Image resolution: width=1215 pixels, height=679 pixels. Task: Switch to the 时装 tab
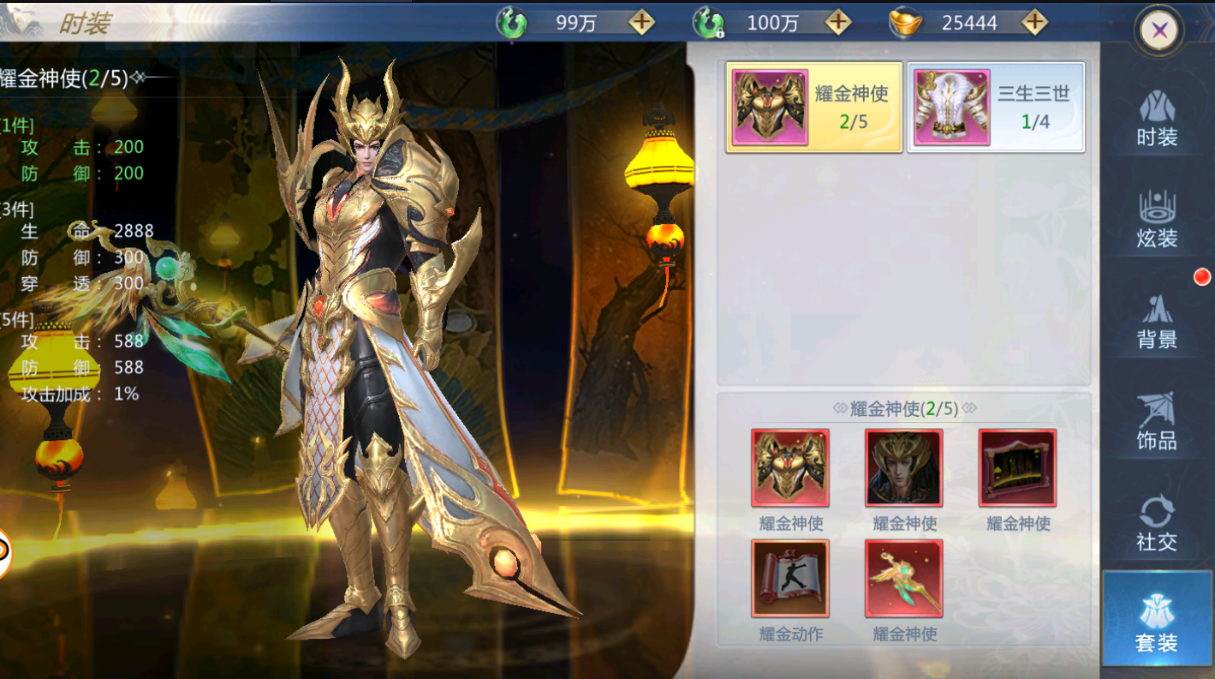[1157, 118]
